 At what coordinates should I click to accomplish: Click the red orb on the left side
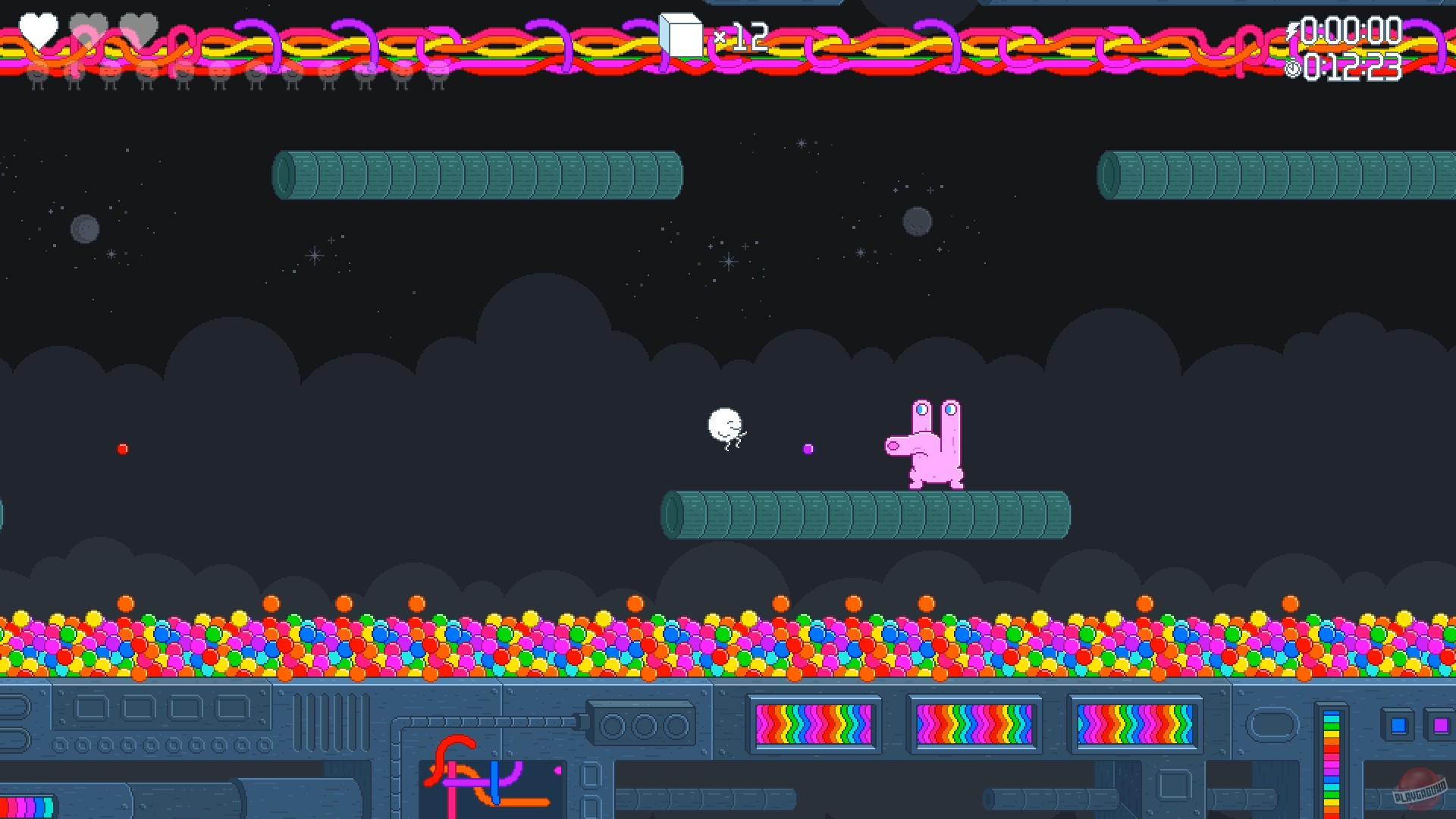click(x=122, y=448)
